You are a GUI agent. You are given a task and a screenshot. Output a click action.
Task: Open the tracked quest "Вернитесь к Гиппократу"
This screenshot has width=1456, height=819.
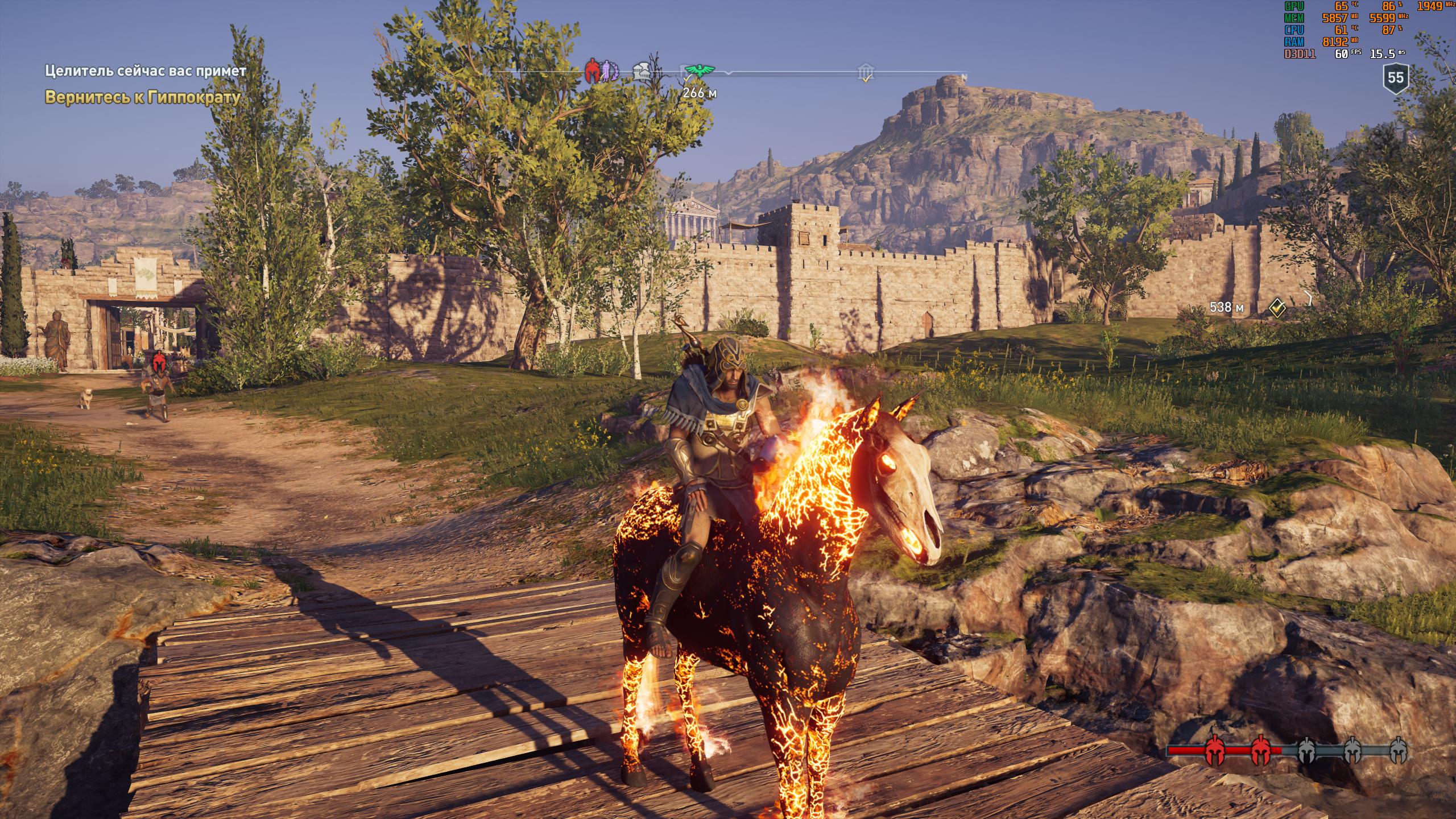pos(142,97)
